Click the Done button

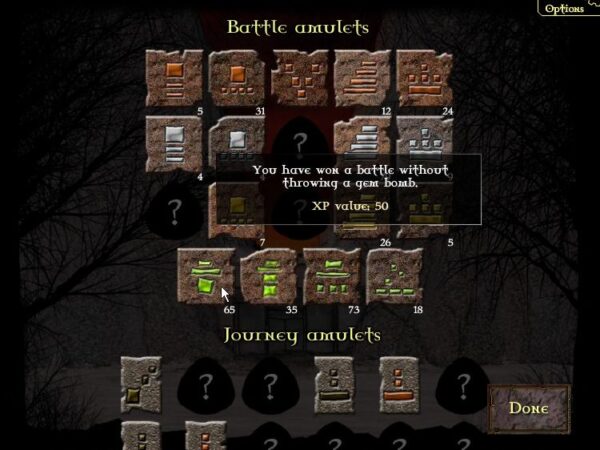pos(528,407)
